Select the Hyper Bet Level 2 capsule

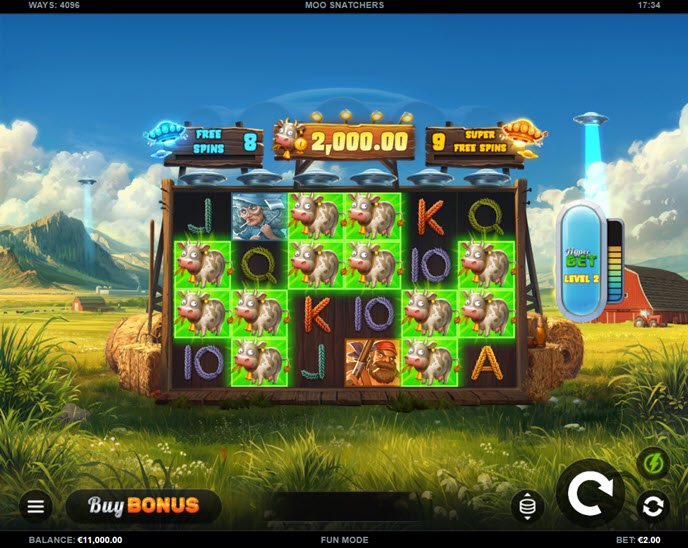pyautogui.click(x=581, y=262)
